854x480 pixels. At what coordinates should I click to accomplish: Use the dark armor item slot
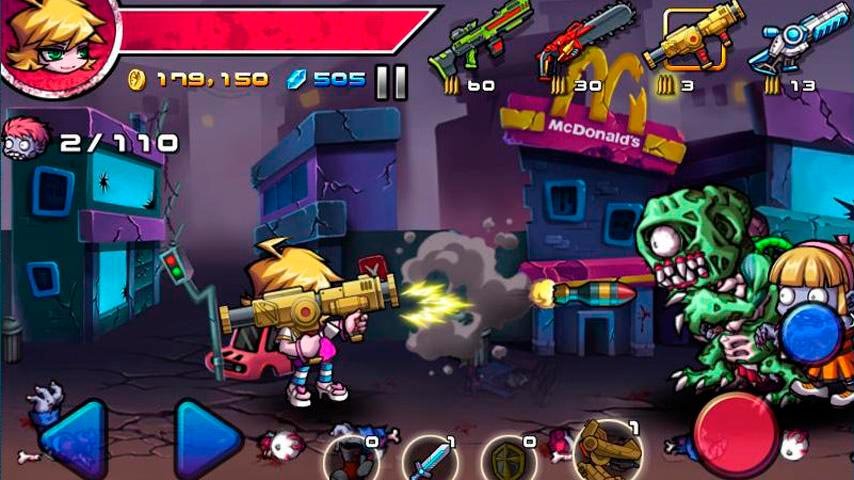350,460
